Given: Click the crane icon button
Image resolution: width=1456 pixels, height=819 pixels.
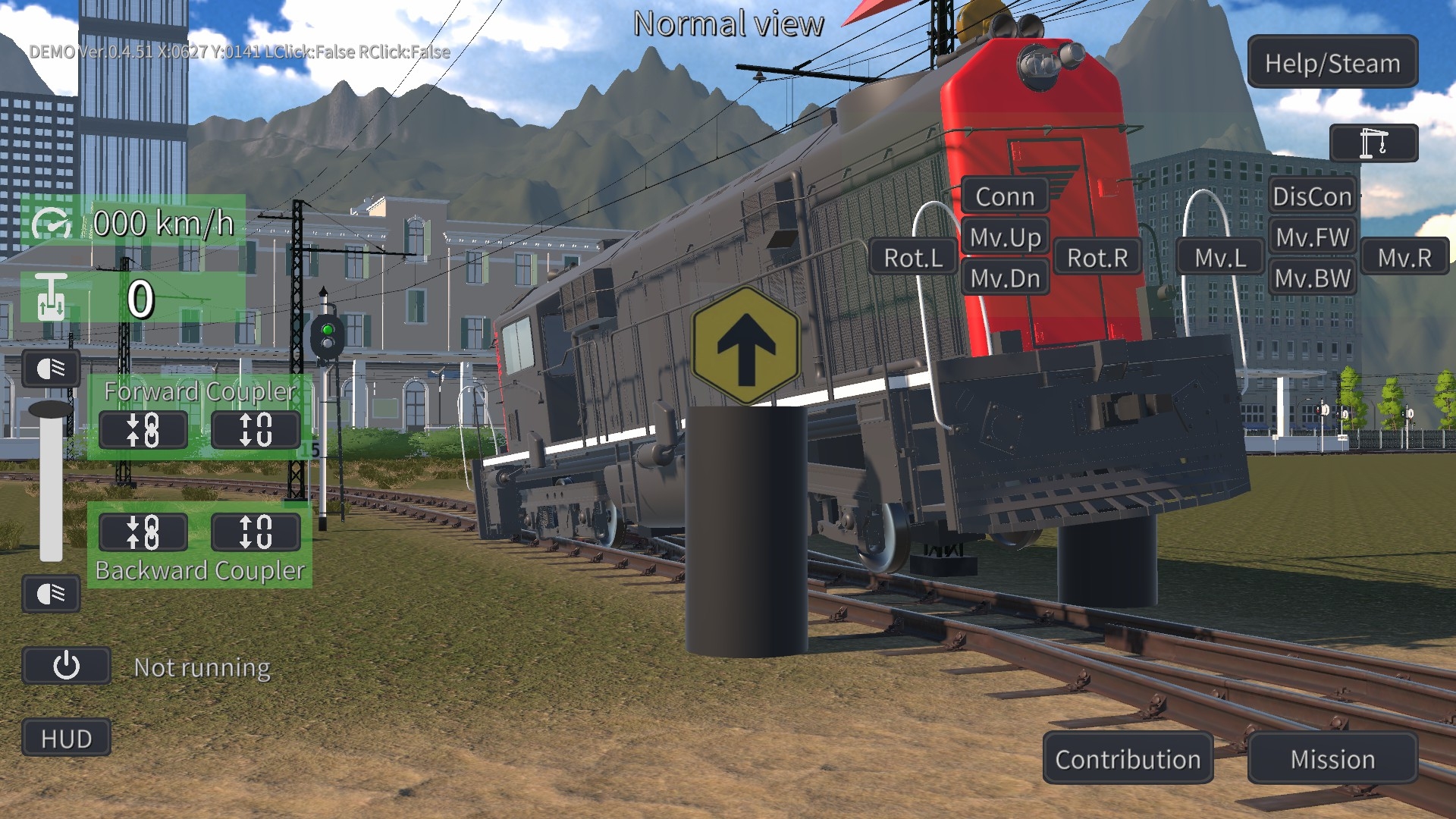Looking at the screenshot, I should pyautogui.click(x=1373, y=143).
